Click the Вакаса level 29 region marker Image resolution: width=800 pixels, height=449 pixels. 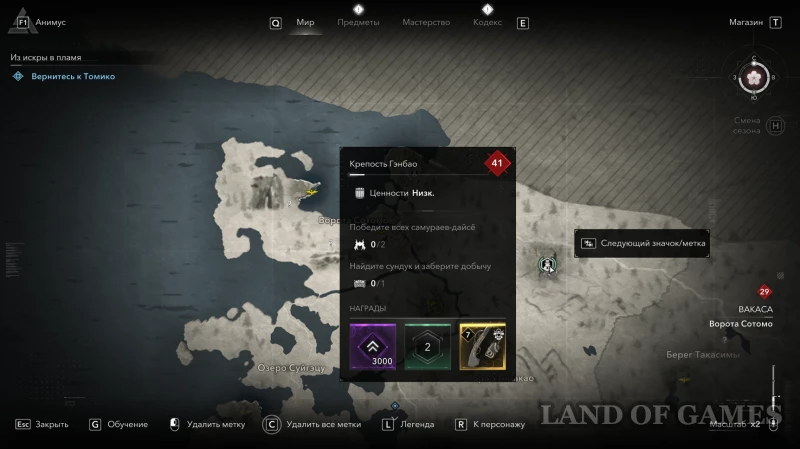tap(765, 292)
